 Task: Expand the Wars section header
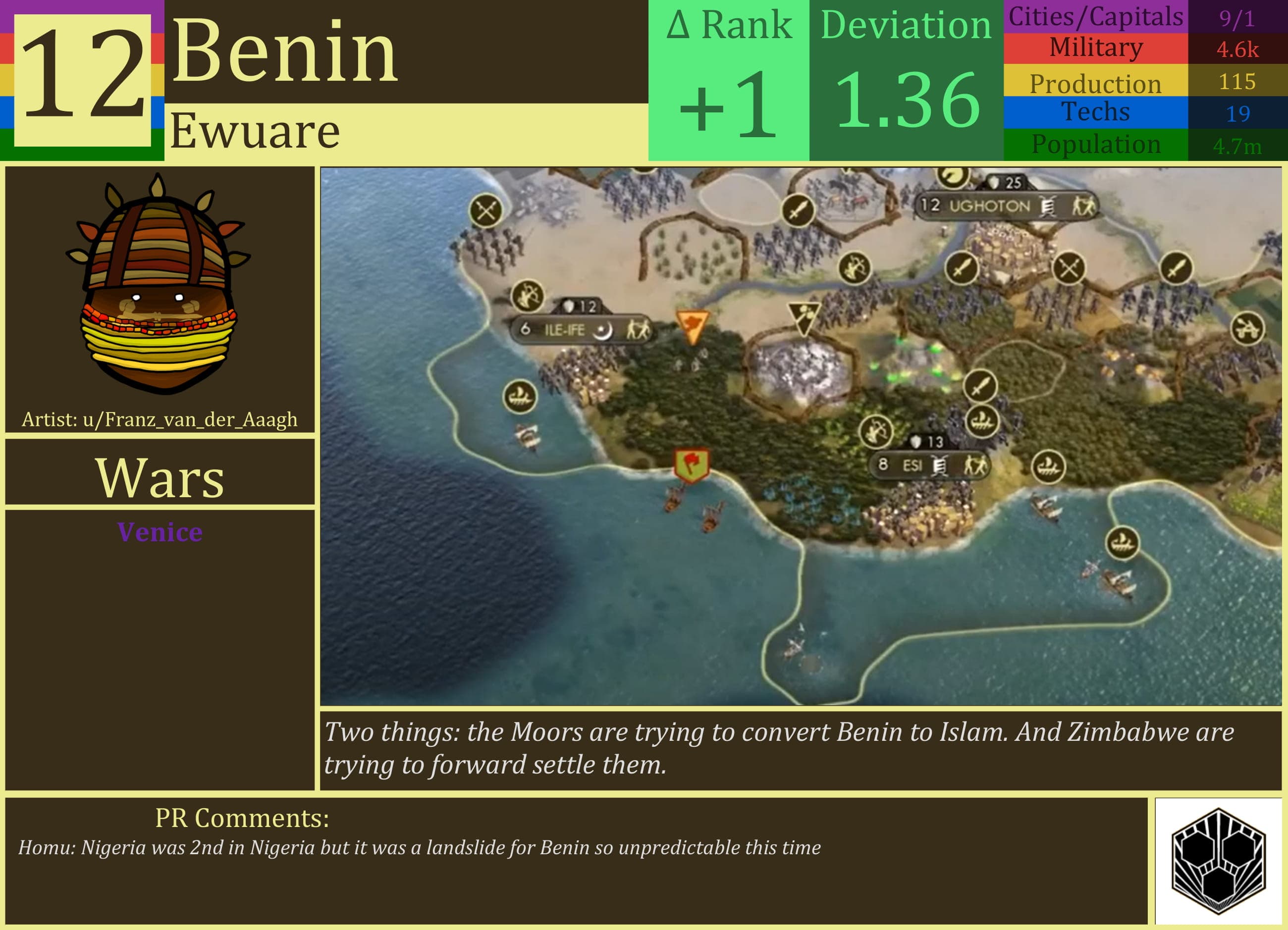[x=159, y=480]
